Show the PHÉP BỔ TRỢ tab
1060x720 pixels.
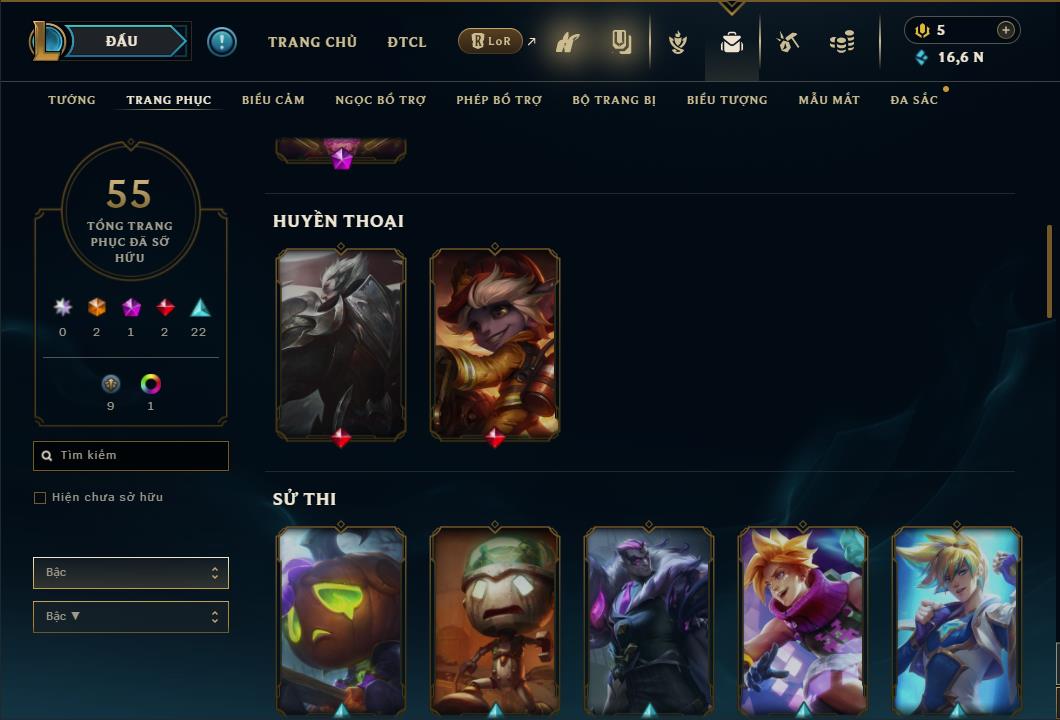pyautogui.click(x=499, y=100)
